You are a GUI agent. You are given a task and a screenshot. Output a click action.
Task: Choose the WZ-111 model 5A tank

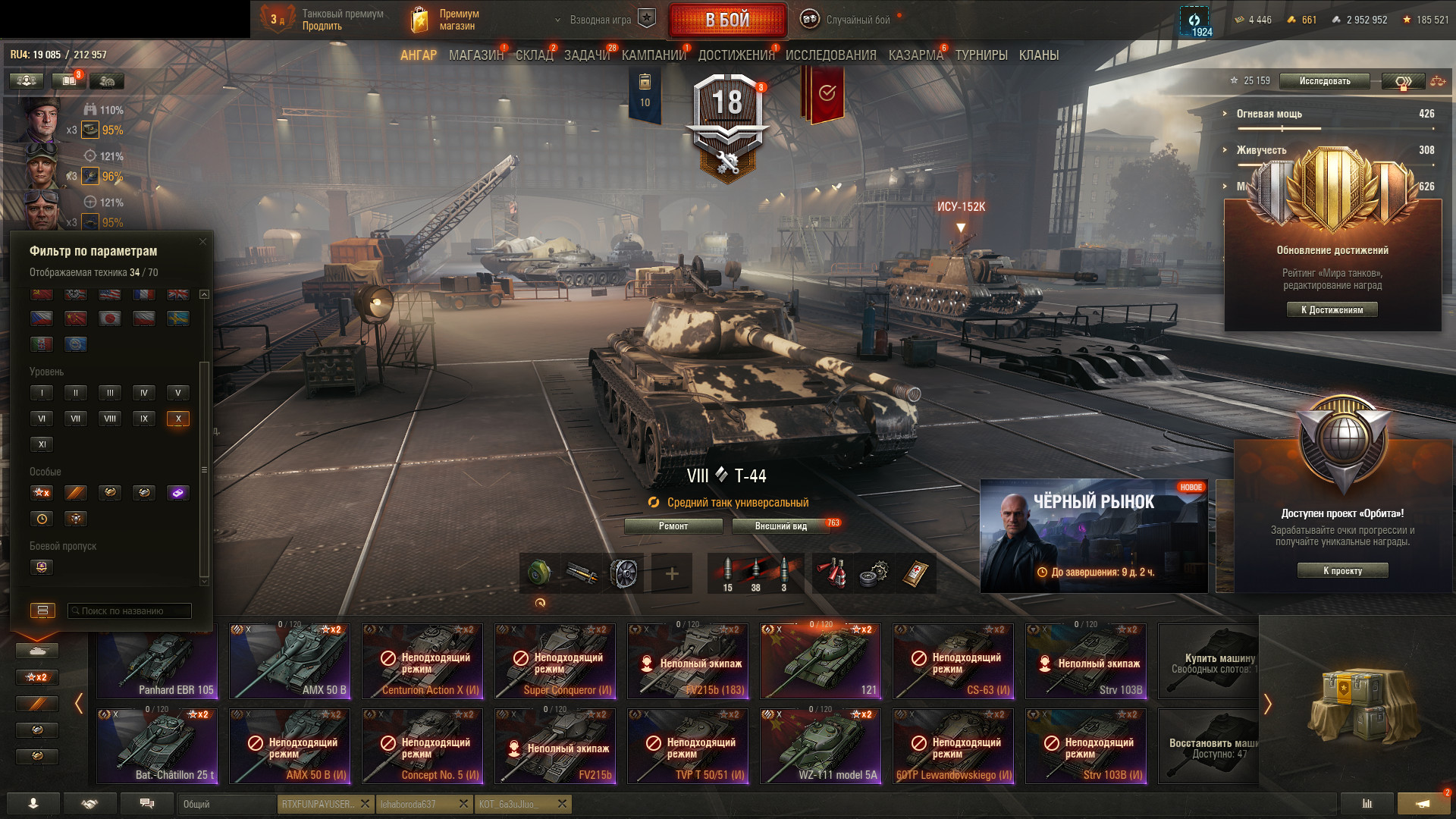pyautogui.click(x=821, y=746)
